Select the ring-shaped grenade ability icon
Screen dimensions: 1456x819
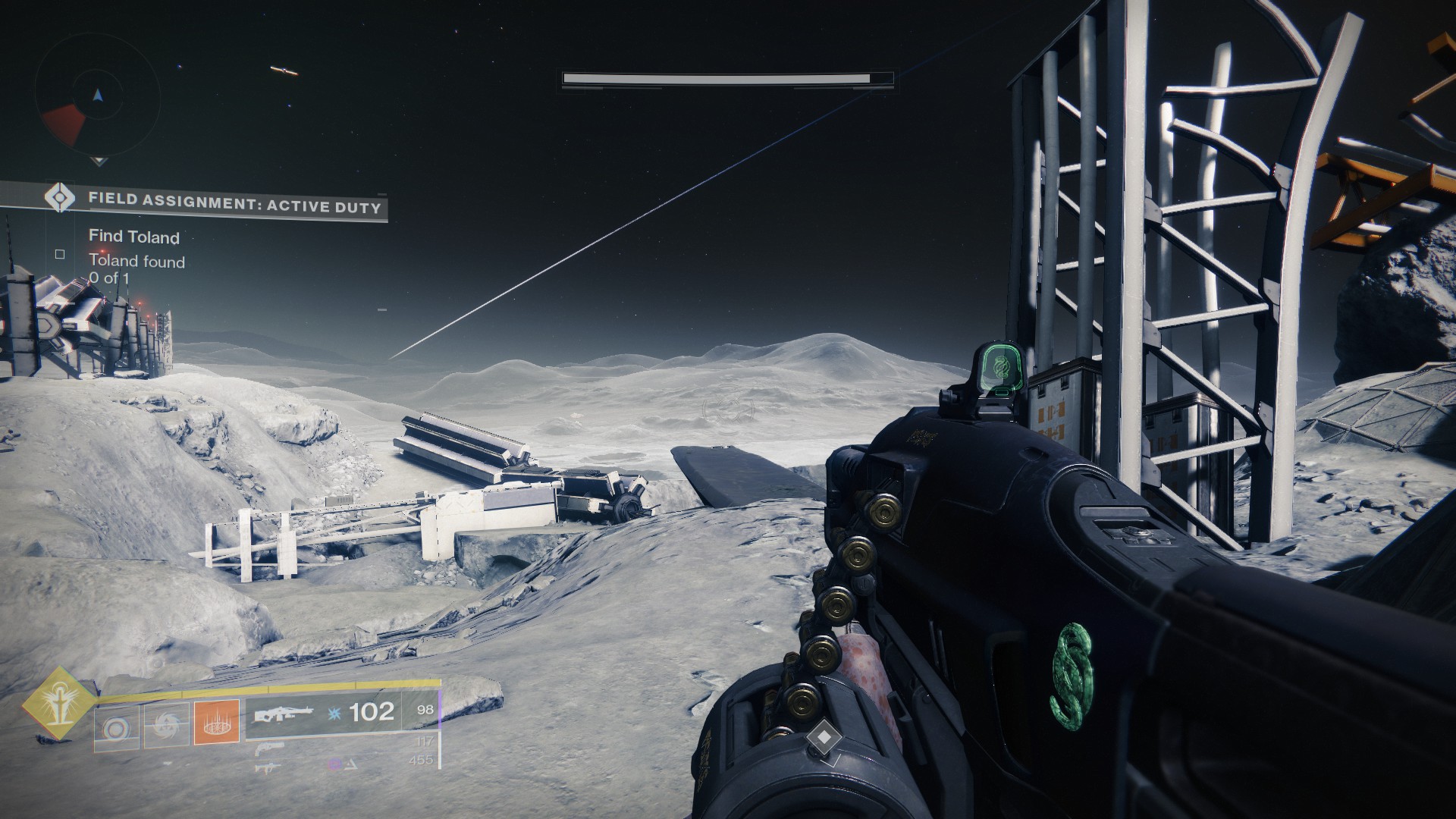point(116,729)
